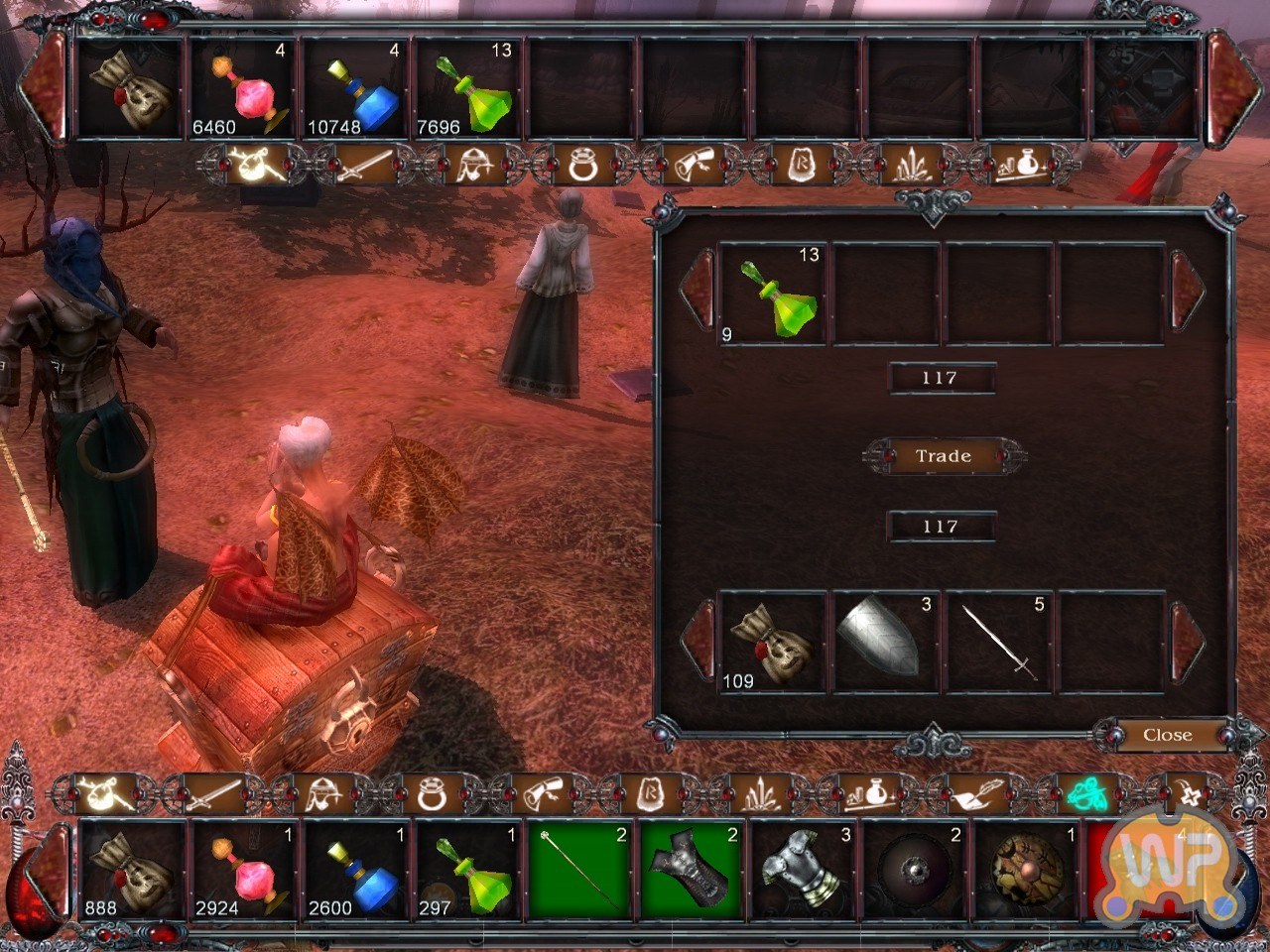
Task: Close the trade window
Action: click(x=1167, y=735)
